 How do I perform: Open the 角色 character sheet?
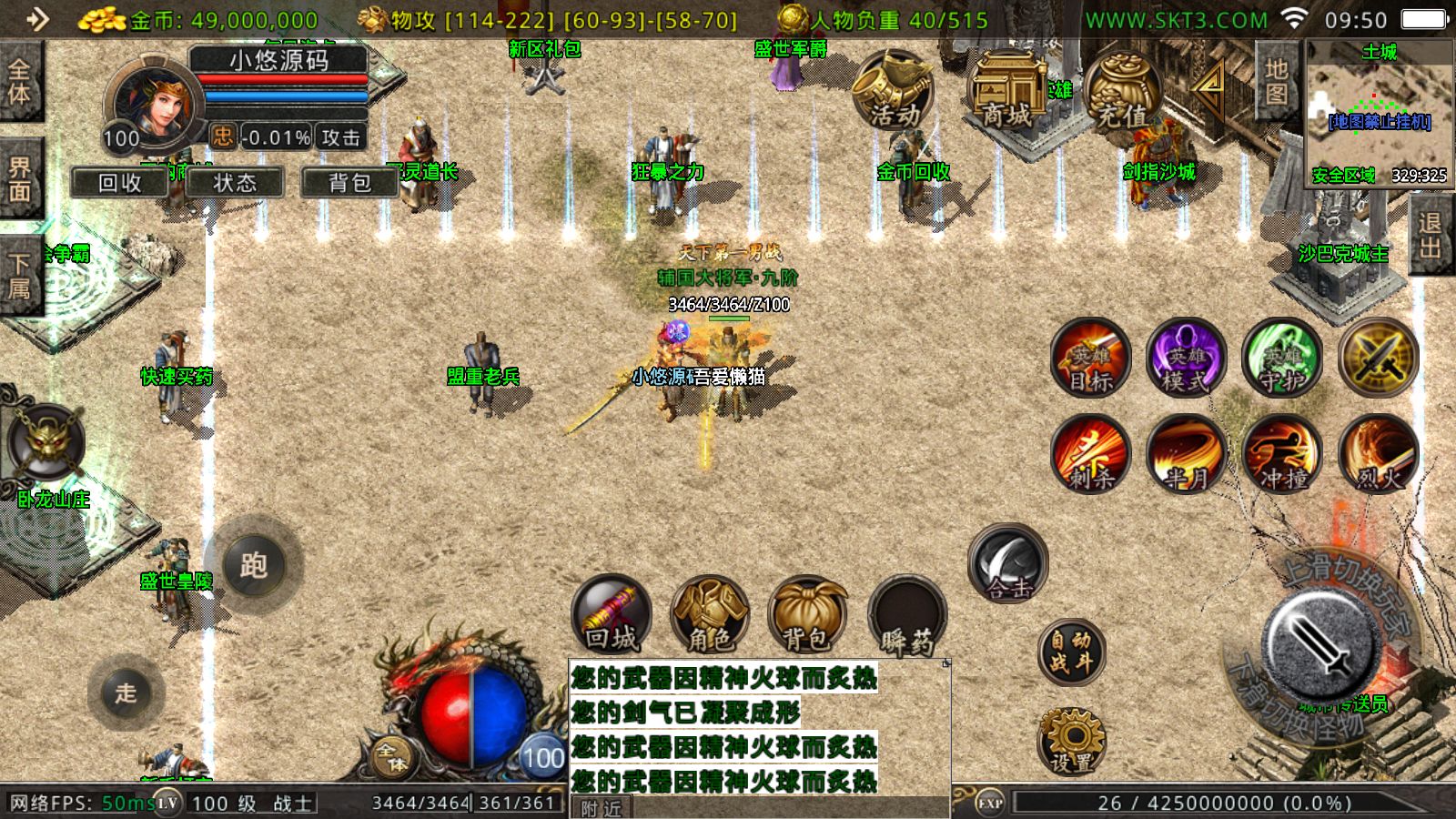pyautogui.click(x=710, y=614)
